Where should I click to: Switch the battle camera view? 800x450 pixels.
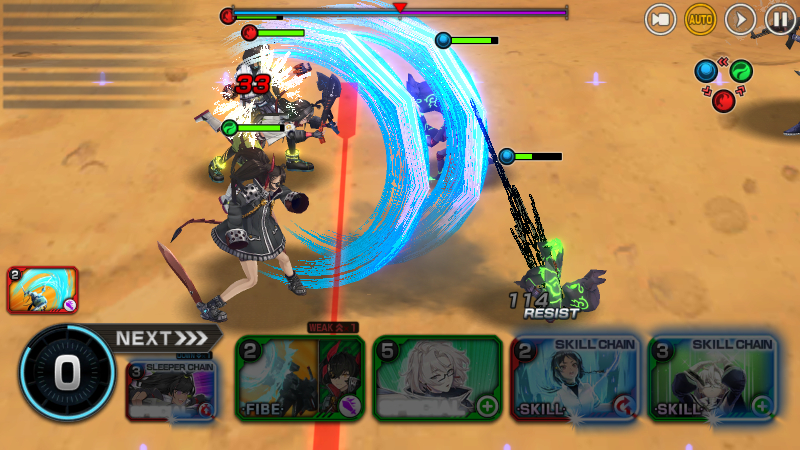coord(660,19)
